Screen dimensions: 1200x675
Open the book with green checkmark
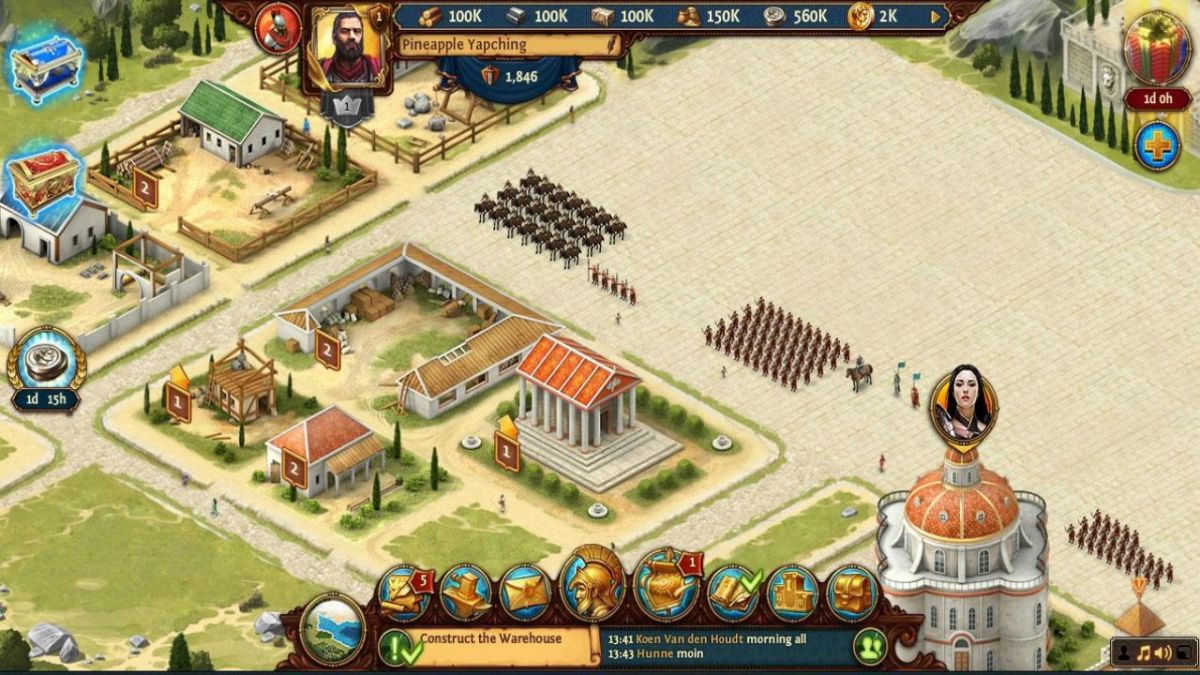[x=733, y=593]
